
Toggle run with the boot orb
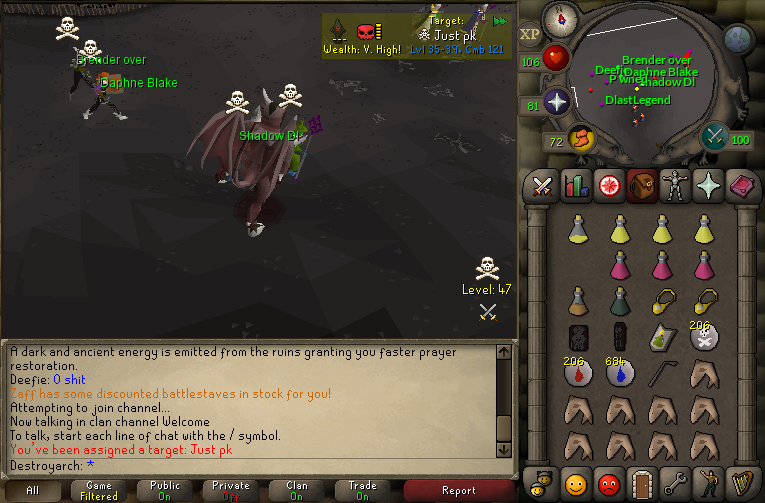click(x=580, y=138)
